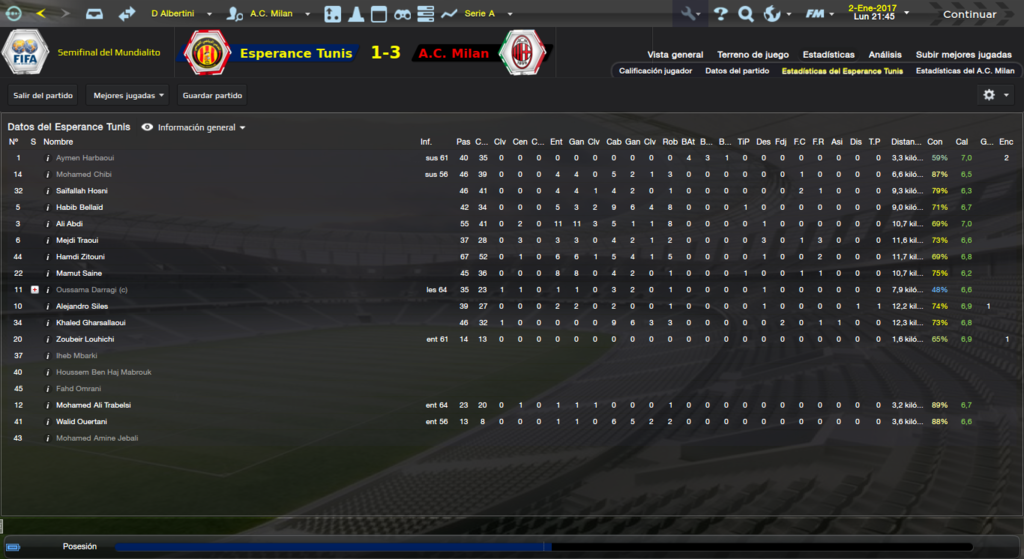Switch to the Vista general tab
Viewport: 1024px width, 559px height.
point(675,54)
